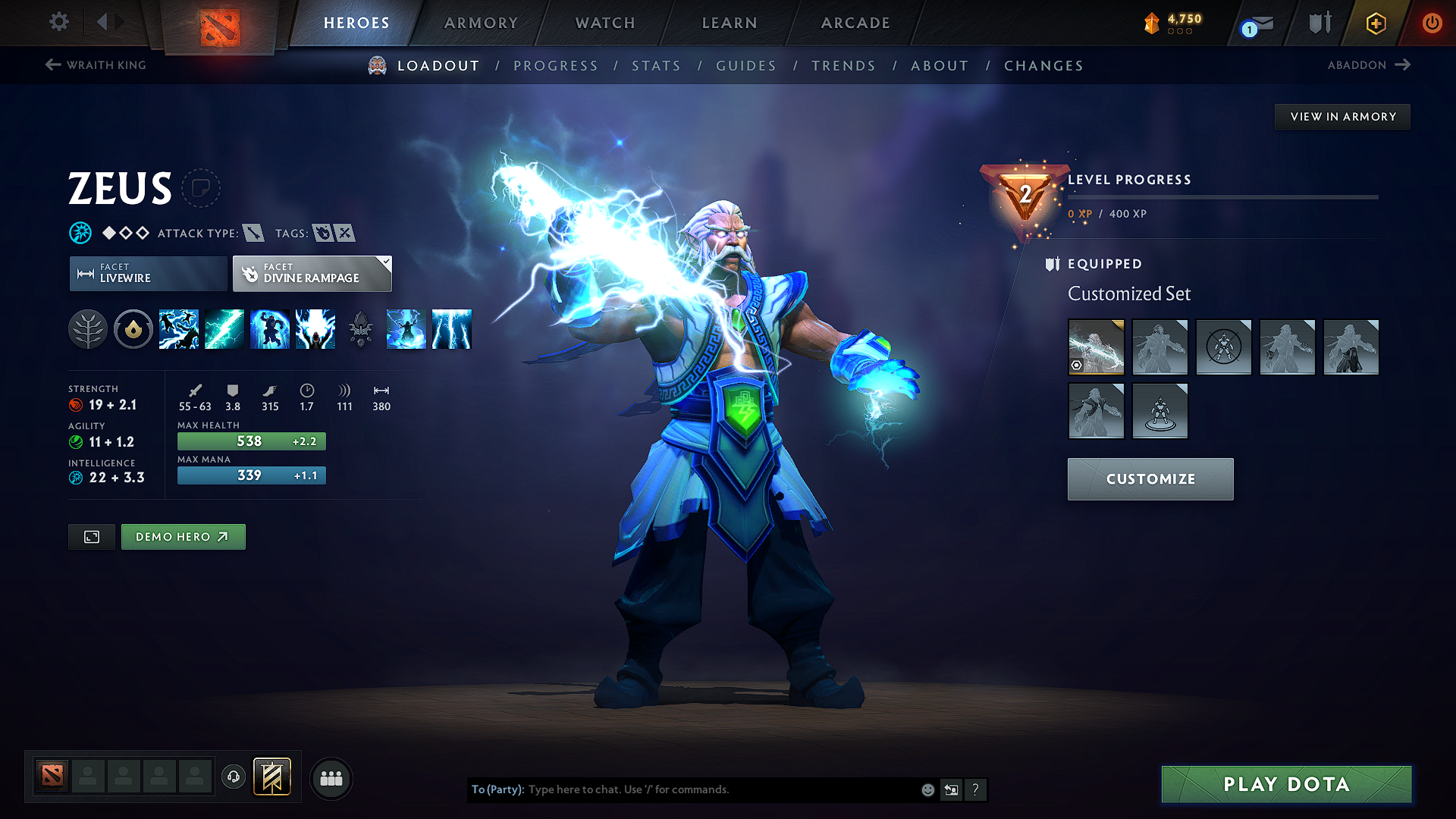The width and height of the screenshot is (1456, 819).
Task: Open the talent tree icon
Action: [88, 328]
